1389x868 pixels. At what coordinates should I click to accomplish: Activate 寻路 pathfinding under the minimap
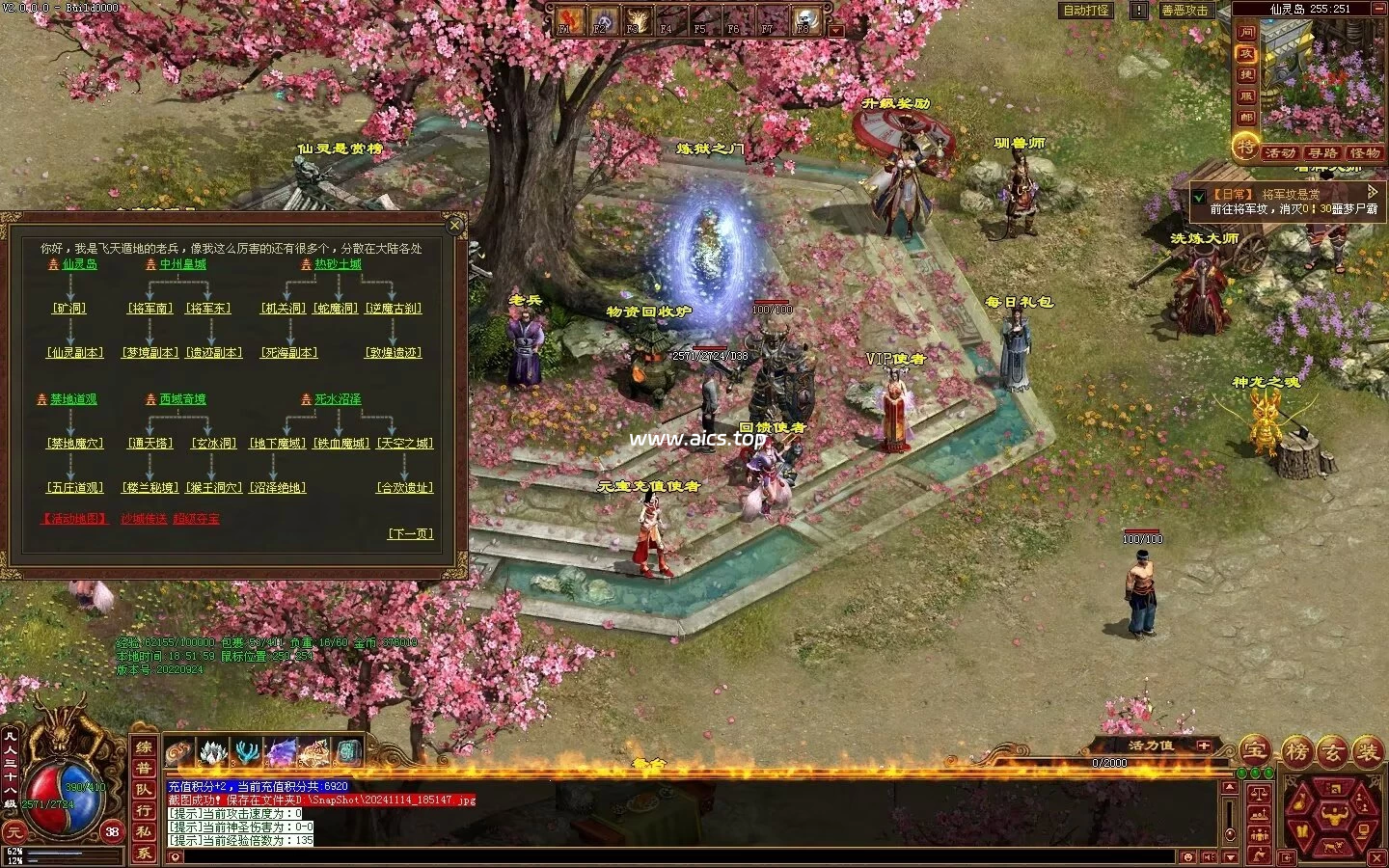pyautogui.click(x=1322, y=153)
